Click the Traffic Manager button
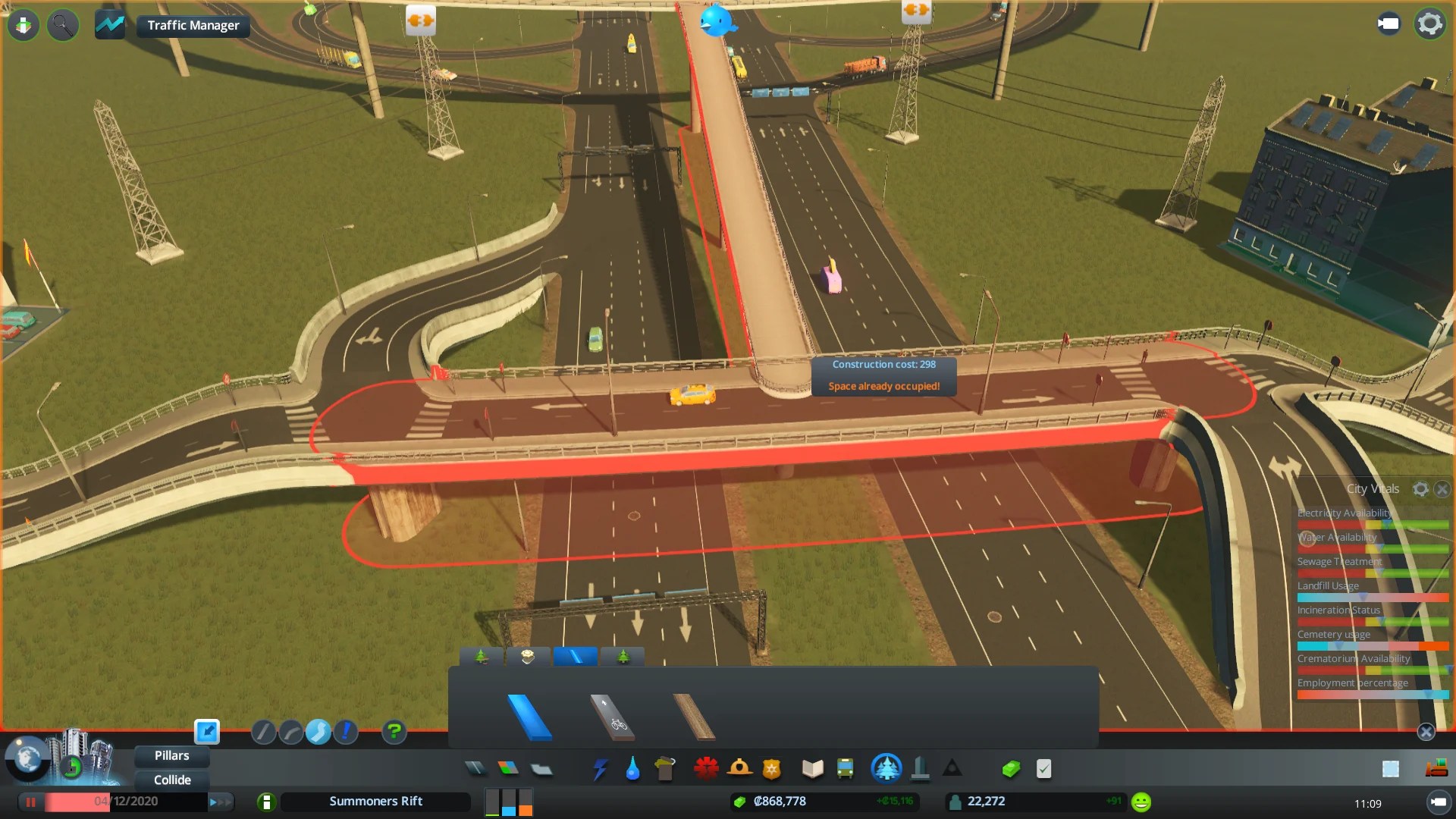 pyautogui.click(x=192, y=25)
